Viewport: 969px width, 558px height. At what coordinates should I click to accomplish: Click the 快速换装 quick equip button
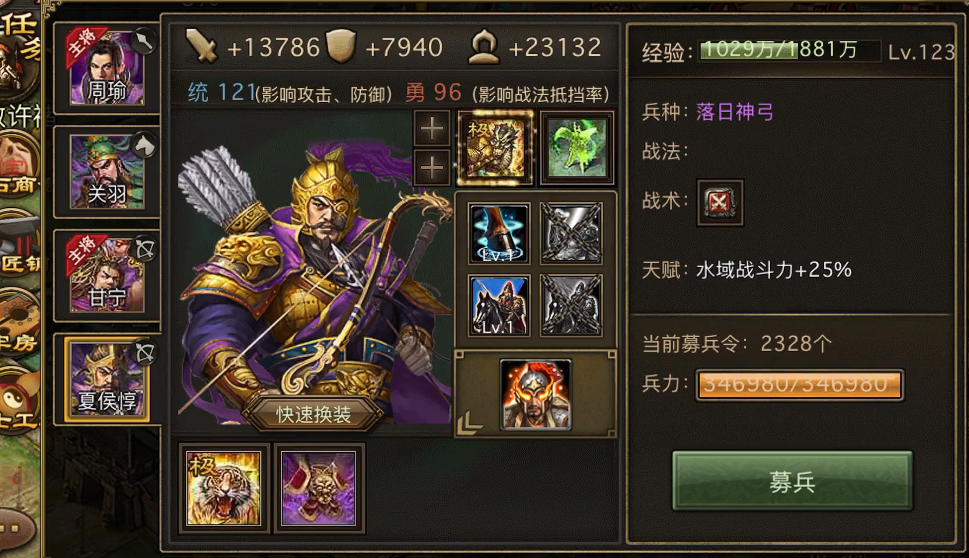tap(313, 414)
